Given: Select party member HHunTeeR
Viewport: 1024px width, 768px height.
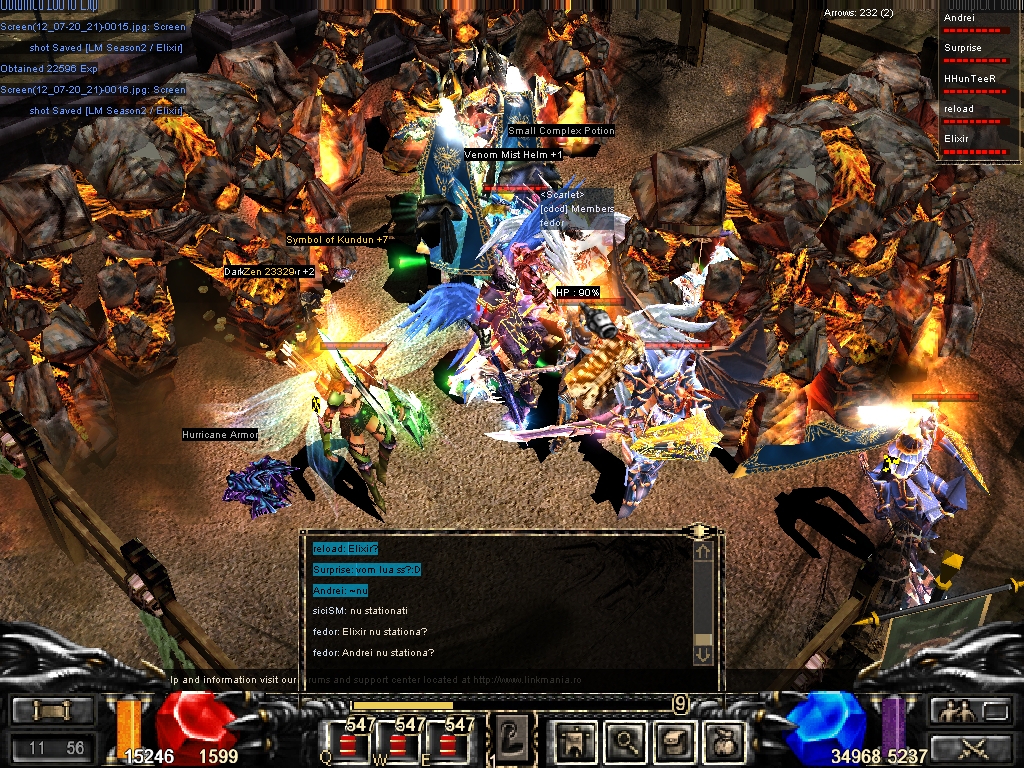Looking at the screenshot, I should [x=979, y=85].
